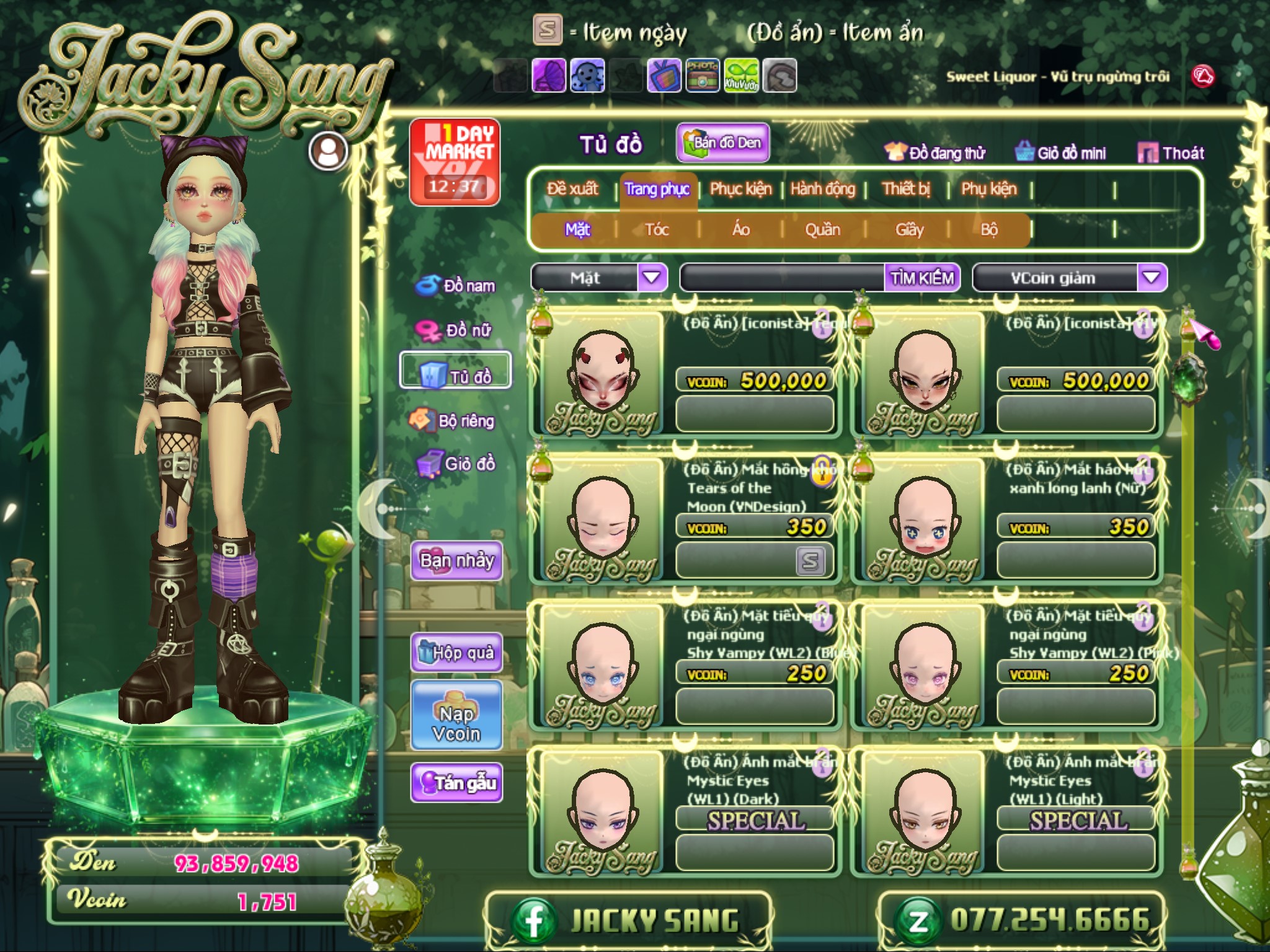Open the VCoin giảm sort dropdown
The image size is (1270, 952).
point(1151,278)
